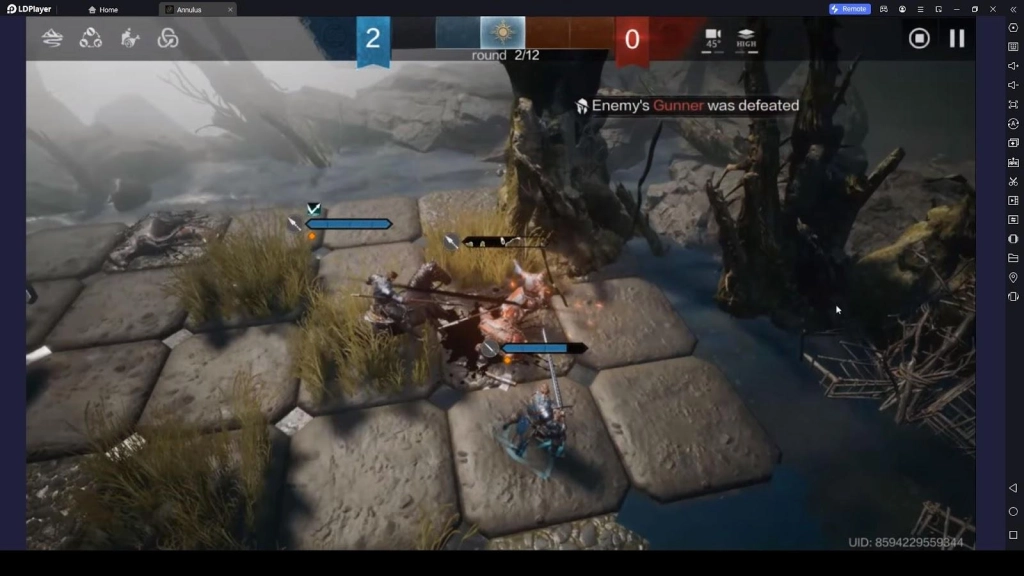Toggle the 45° camera angle
Viewport: 1024px width, 576px height.
713,39
